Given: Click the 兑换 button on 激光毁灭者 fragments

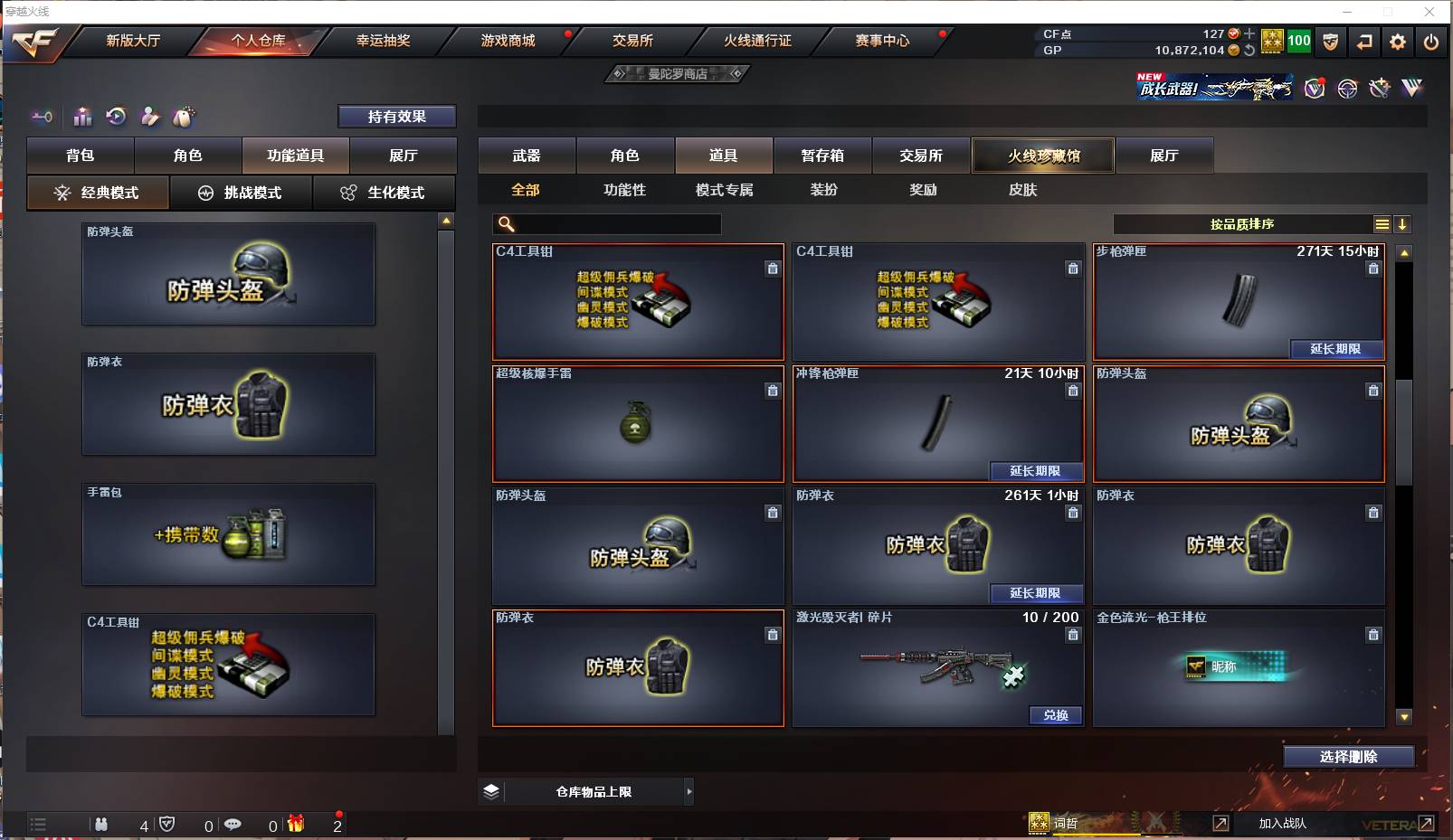Looking at the screenshot, I should pos(1056,714).
